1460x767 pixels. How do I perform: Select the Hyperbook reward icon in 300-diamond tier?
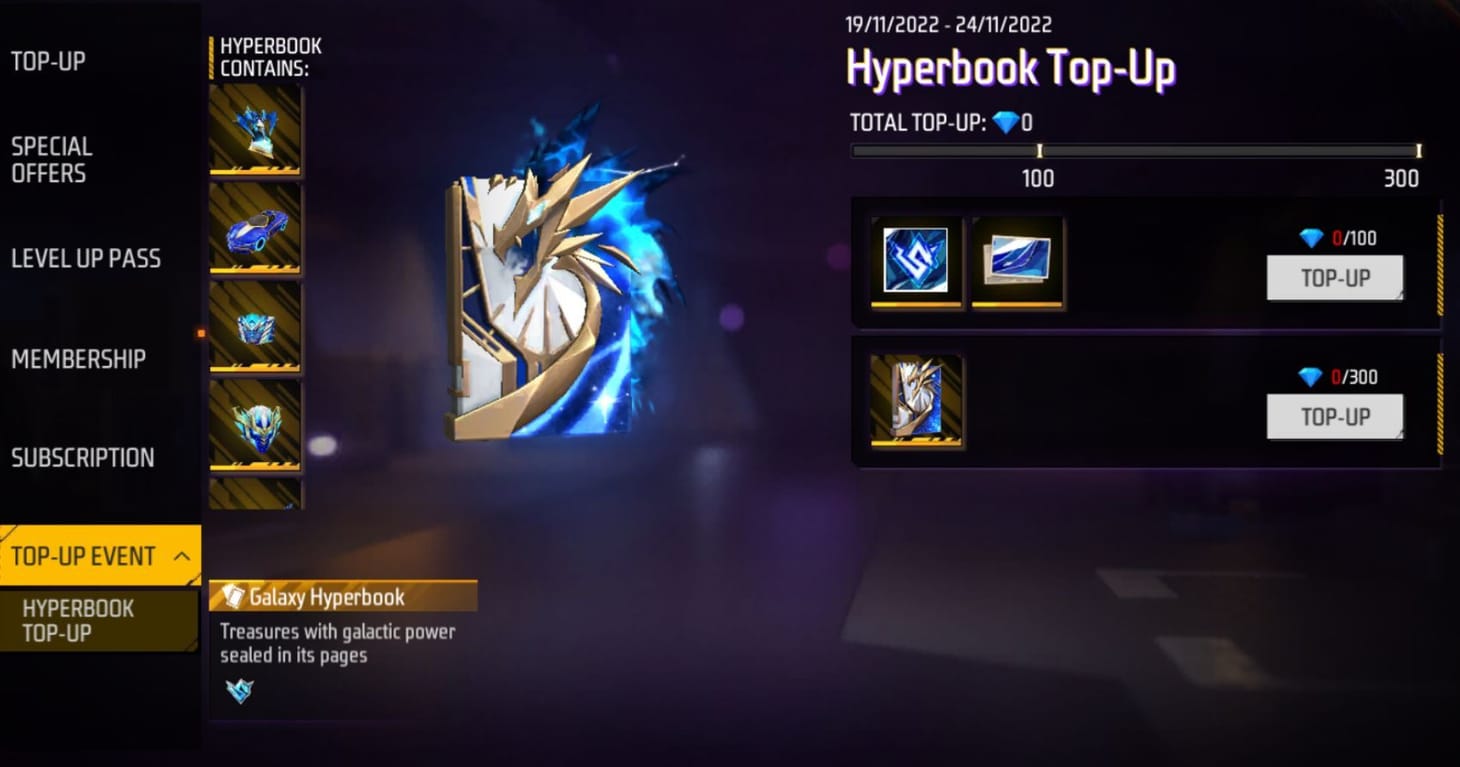click(x=916, y=399)
